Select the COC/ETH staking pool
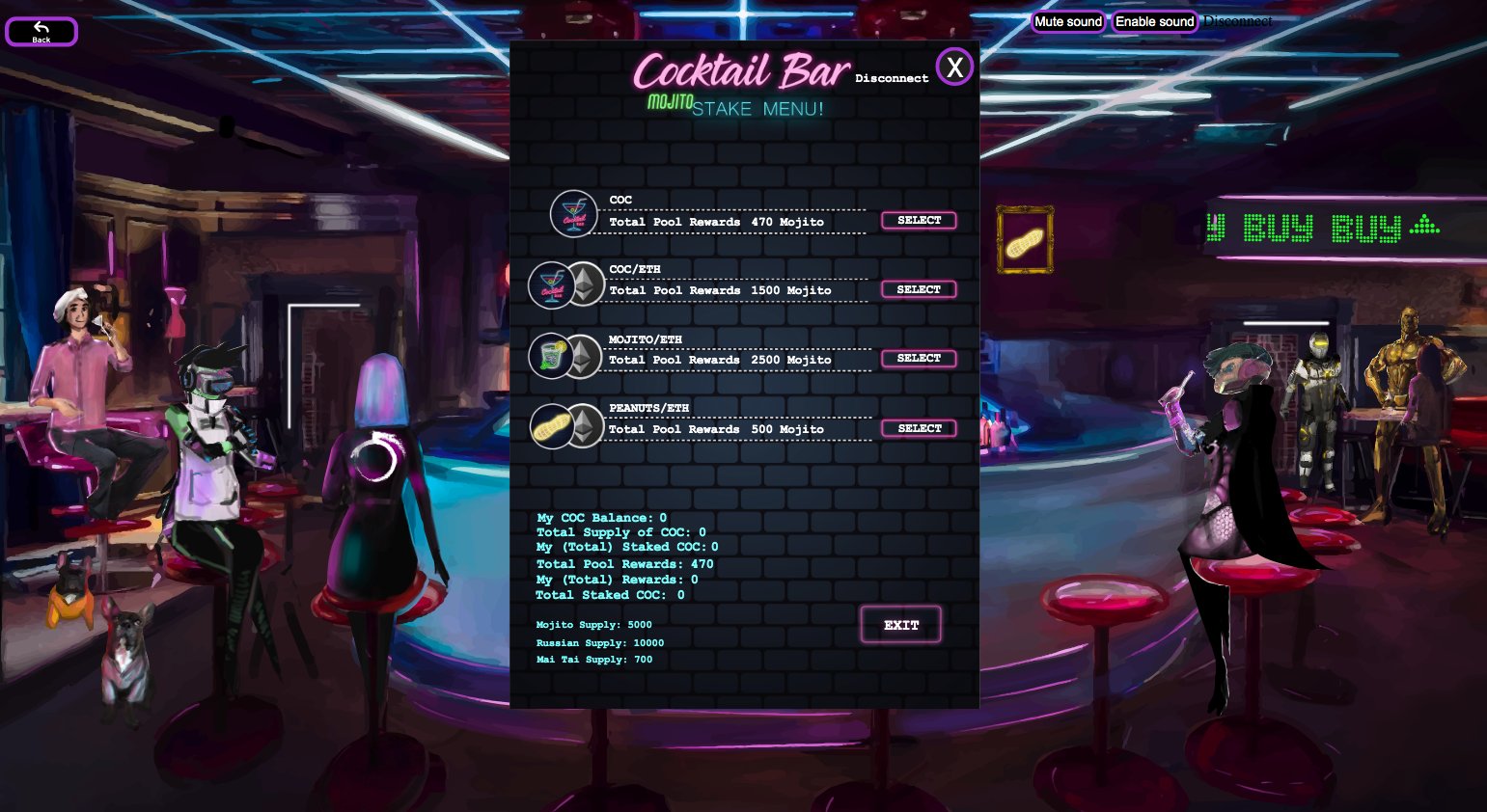1487x812 pixels. click(919, 289)
